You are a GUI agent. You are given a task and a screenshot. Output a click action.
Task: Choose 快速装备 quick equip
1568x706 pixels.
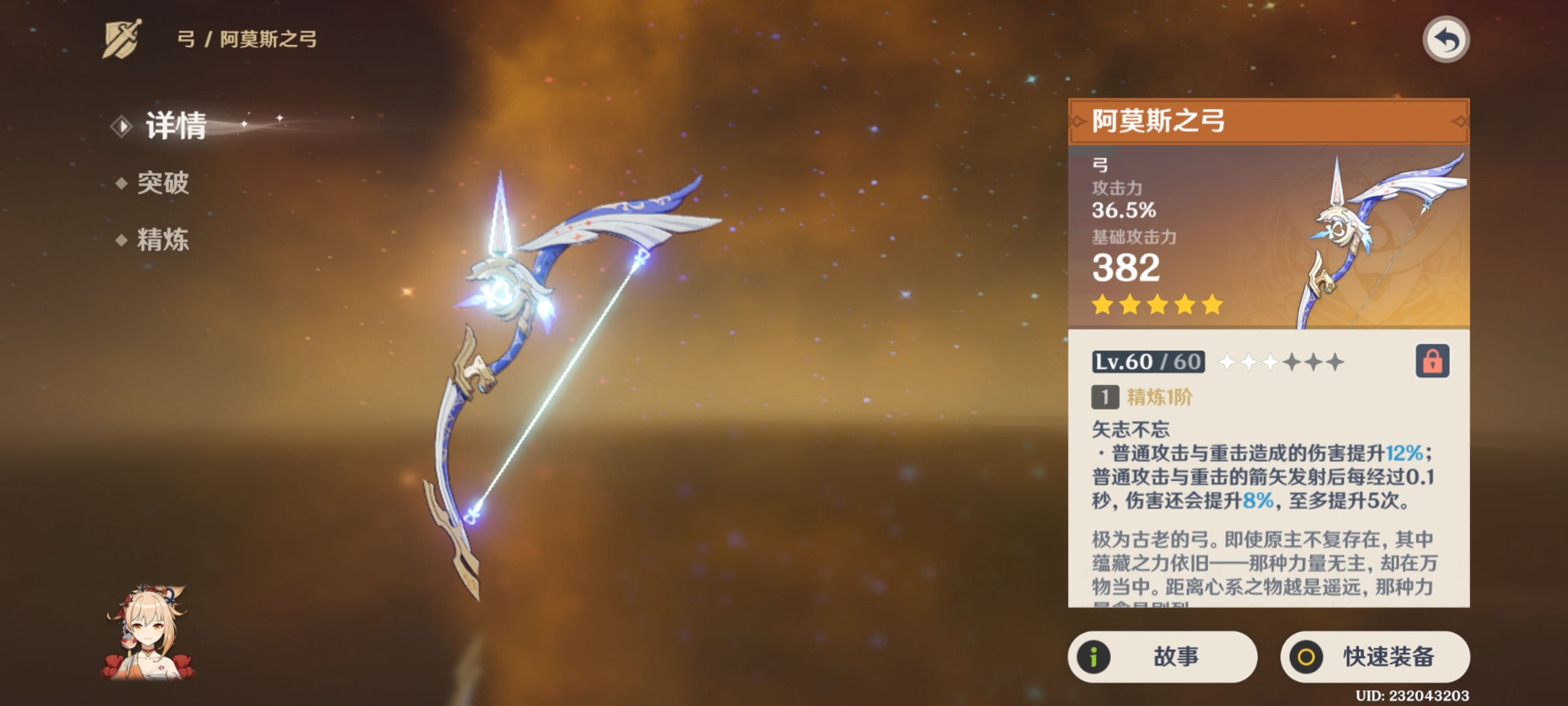pyautogui.click(x=1375, y=656)
